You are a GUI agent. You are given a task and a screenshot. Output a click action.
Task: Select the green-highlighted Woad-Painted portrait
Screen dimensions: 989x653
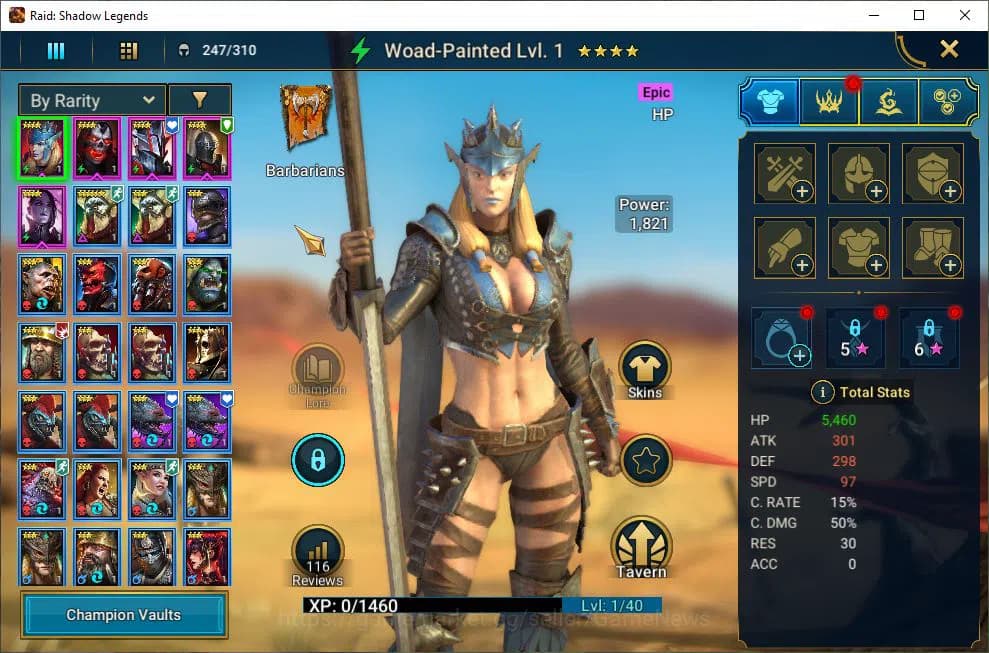41,147
